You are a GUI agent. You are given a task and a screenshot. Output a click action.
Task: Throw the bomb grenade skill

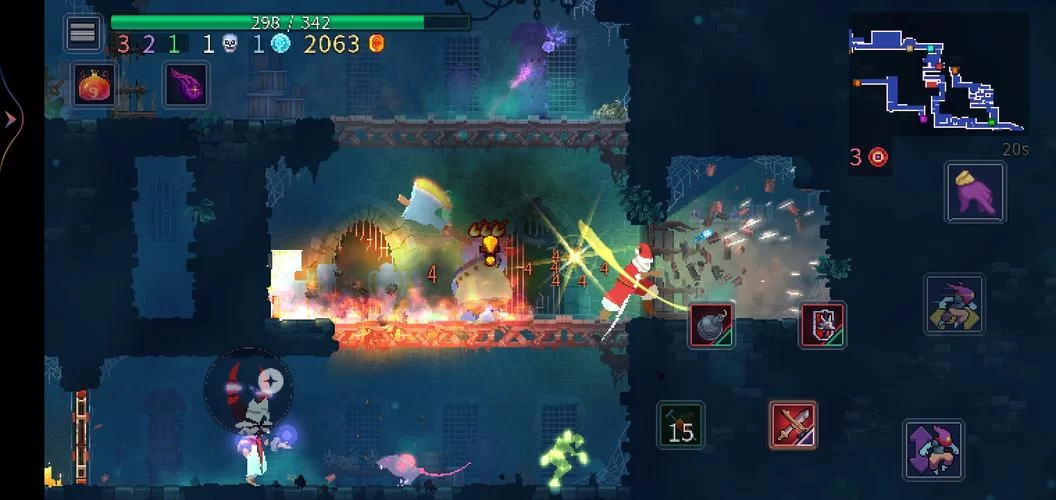(711, 325)
